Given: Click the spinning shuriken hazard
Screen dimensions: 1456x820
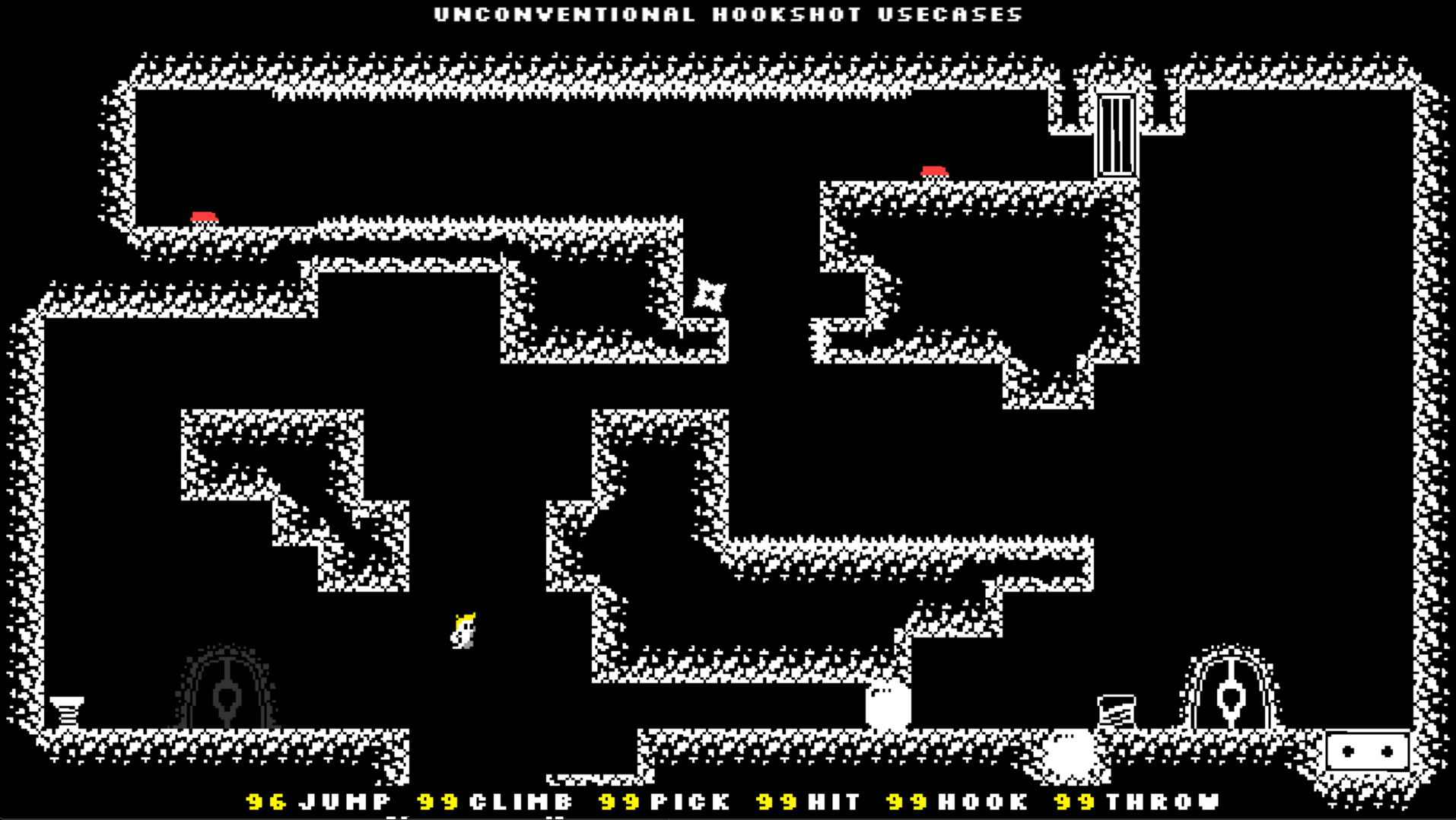Looking at the screenshot, I should (x=708, y=293).
